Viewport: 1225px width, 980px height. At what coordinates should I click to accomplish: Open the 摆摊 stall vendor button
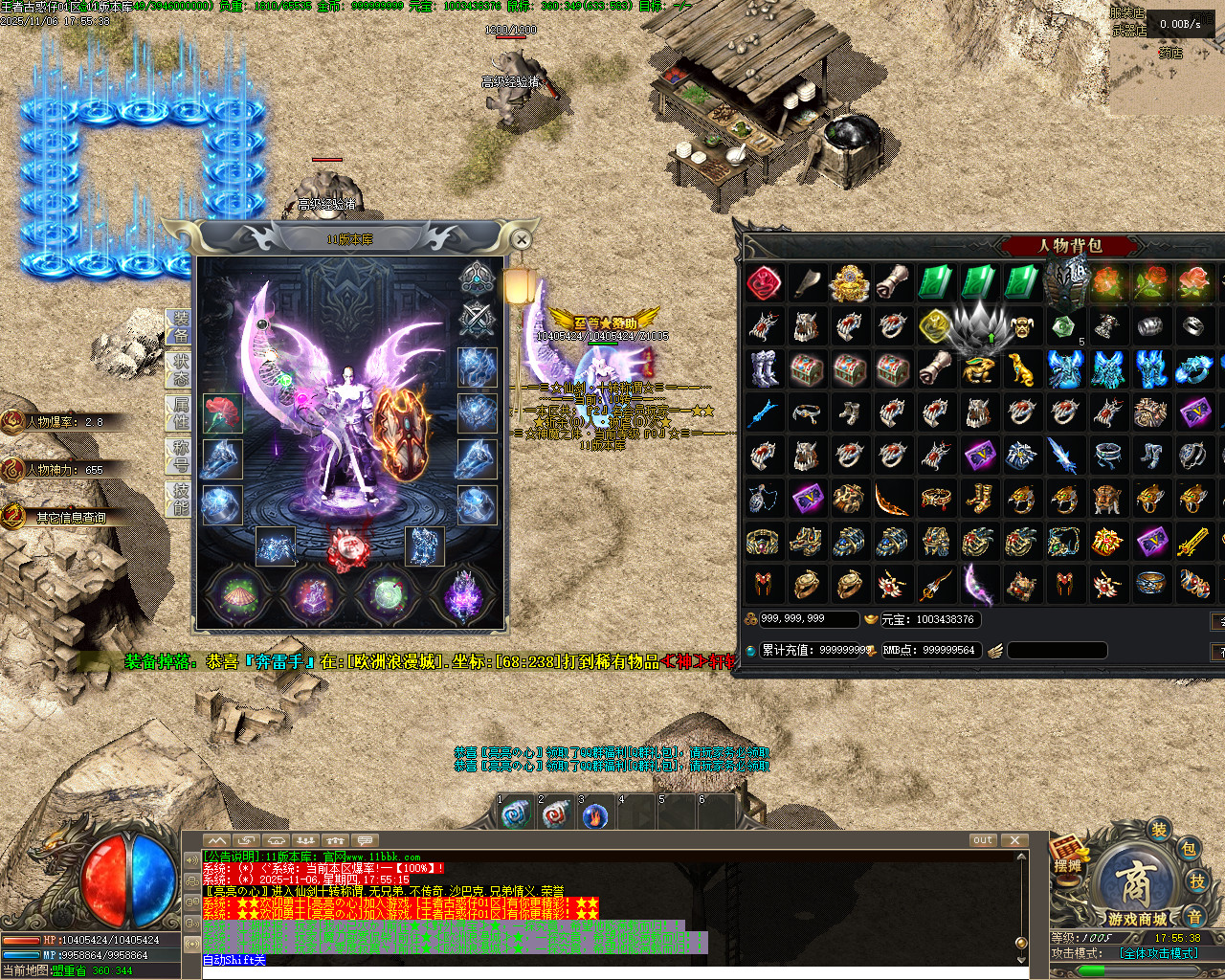tap(1068, 855)
